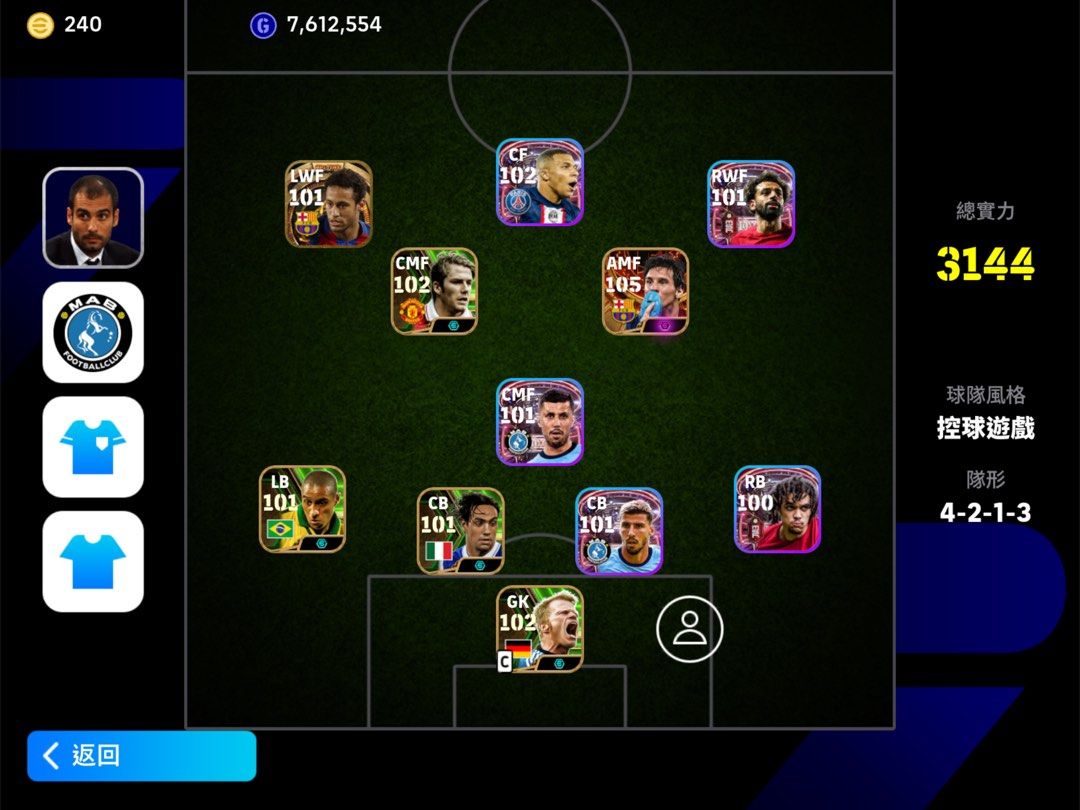Open the plain blue outfield kit button
Screen dimensions: 1080x810
(x=93, y=561)
